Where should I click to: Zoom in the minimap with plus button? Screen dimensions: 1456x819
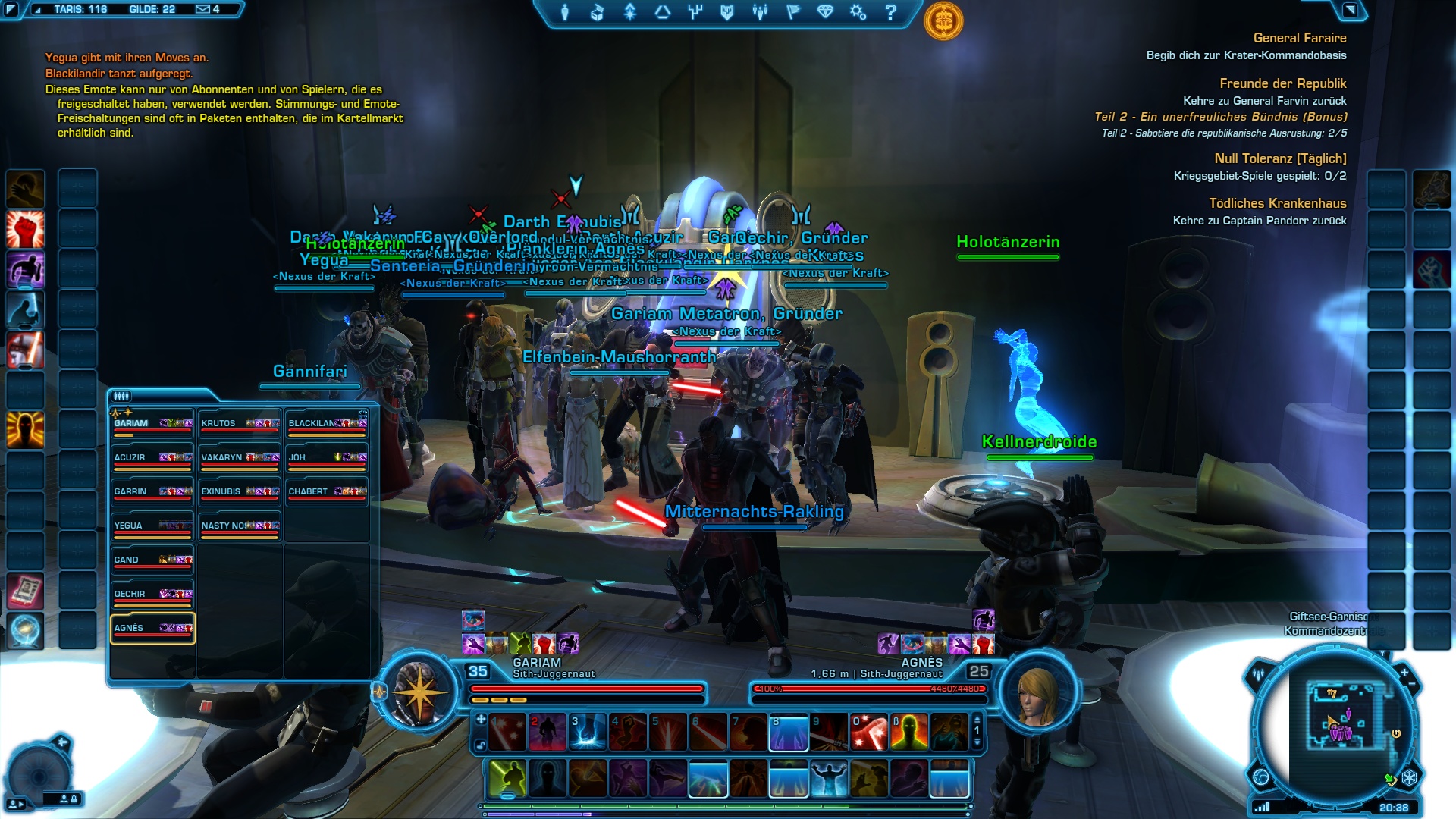(x=1404, y=673)
